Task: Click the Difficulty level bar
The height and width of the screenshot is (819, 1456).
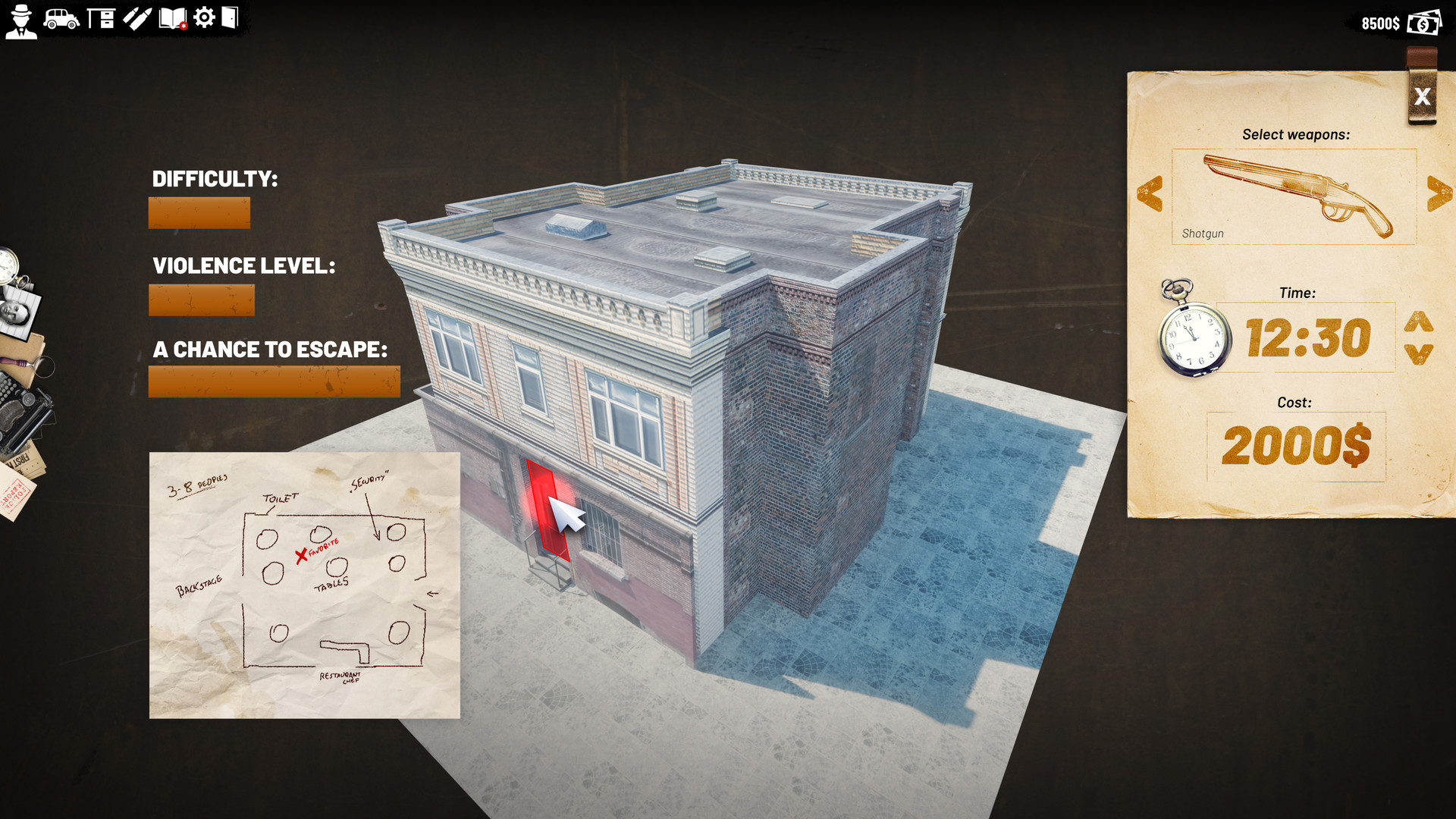Action: click(199, 212)
